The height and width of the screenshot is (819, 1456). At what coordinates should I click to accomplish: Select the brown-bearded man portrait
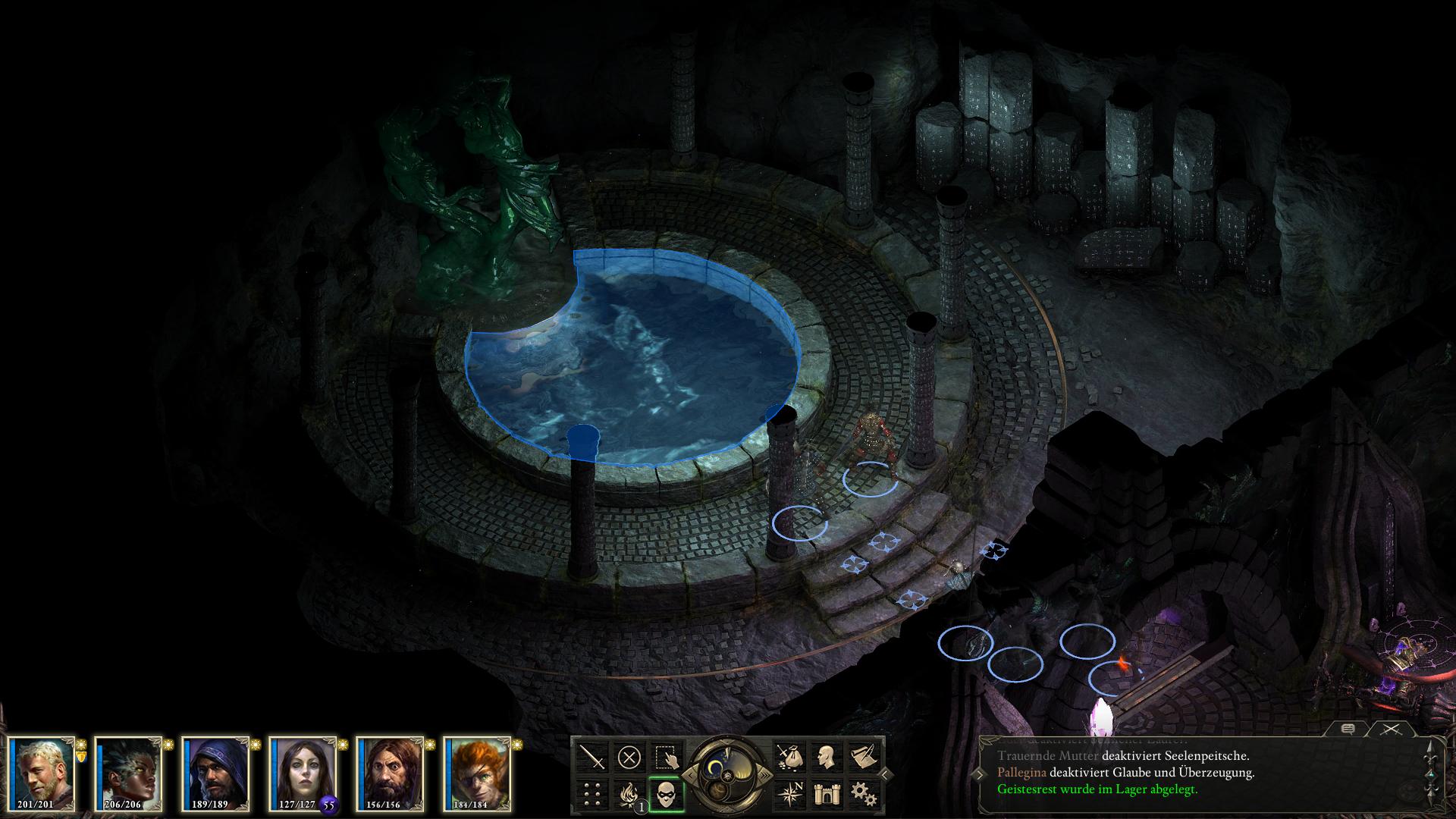(391, 773)
